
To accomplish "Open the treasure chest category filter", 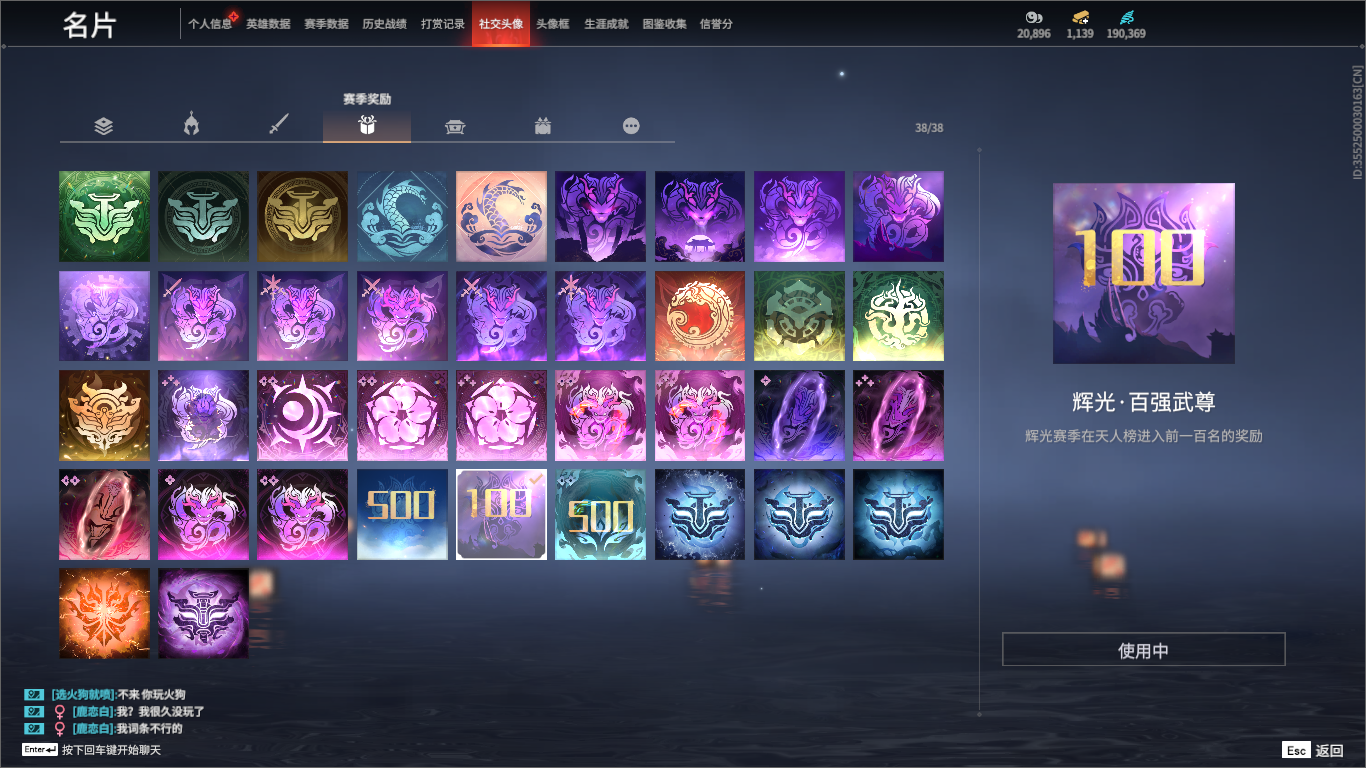I will click(x=455, y=126).
